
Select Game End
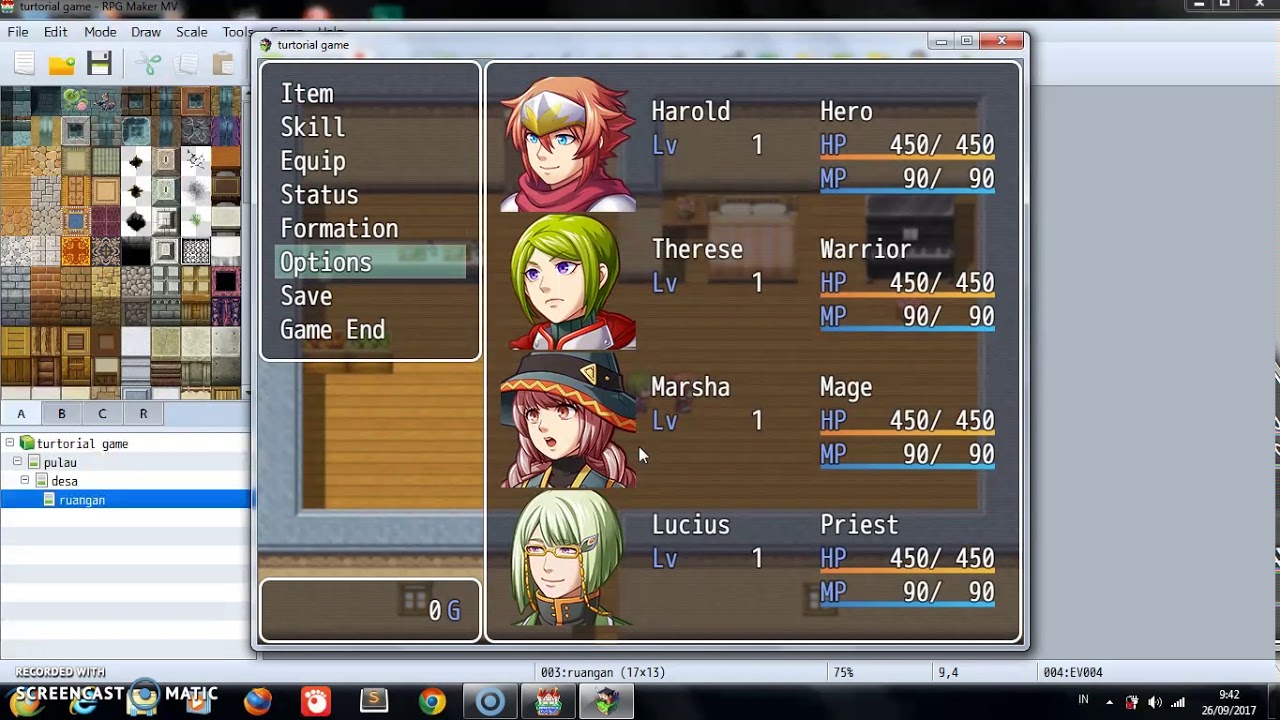[x=332, y=331]
